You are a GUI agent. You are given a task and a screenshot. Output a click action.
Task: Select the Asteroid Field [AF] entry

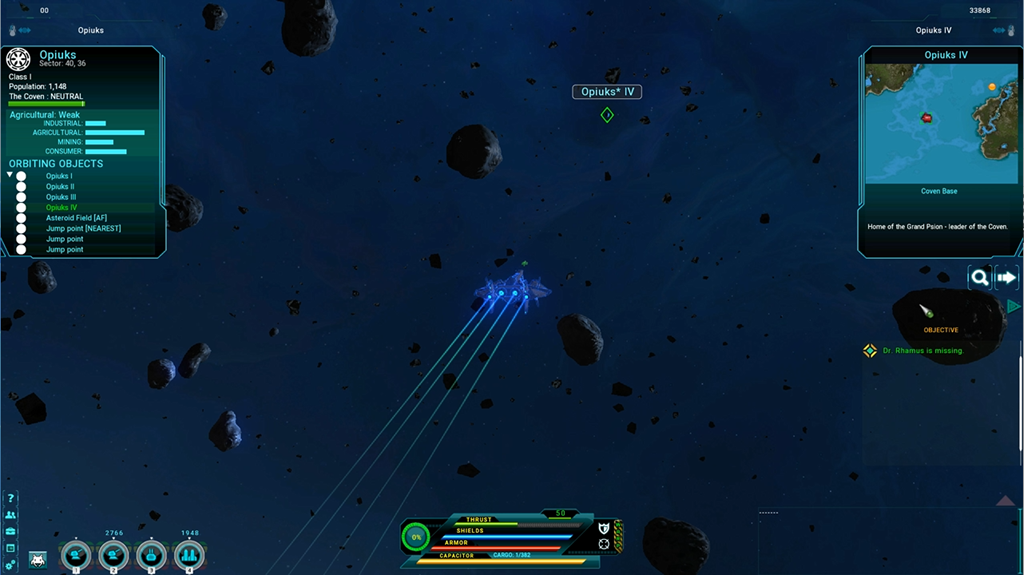[76, 218]
